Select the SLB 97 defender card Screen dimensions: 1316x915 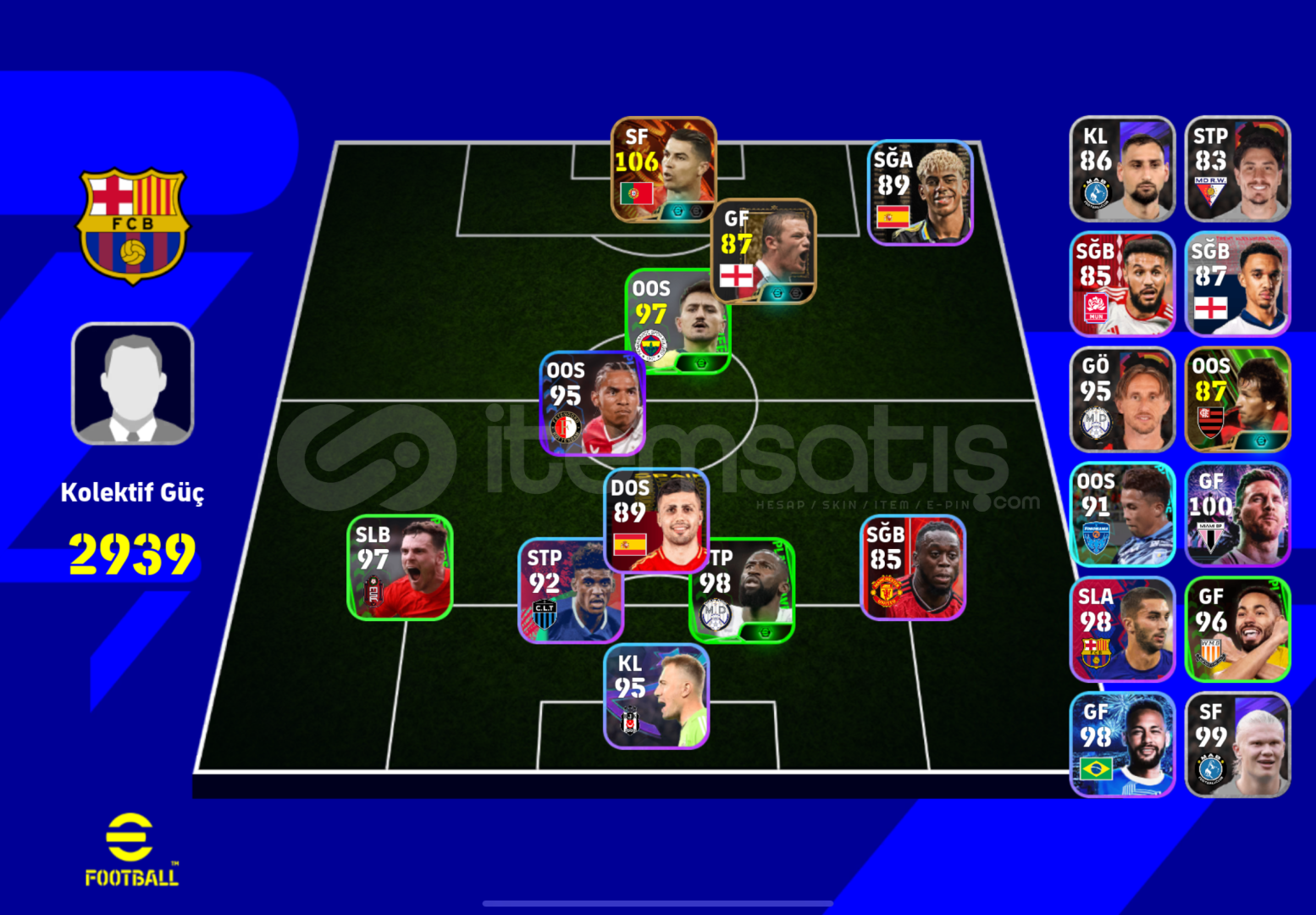pos(400,568)
